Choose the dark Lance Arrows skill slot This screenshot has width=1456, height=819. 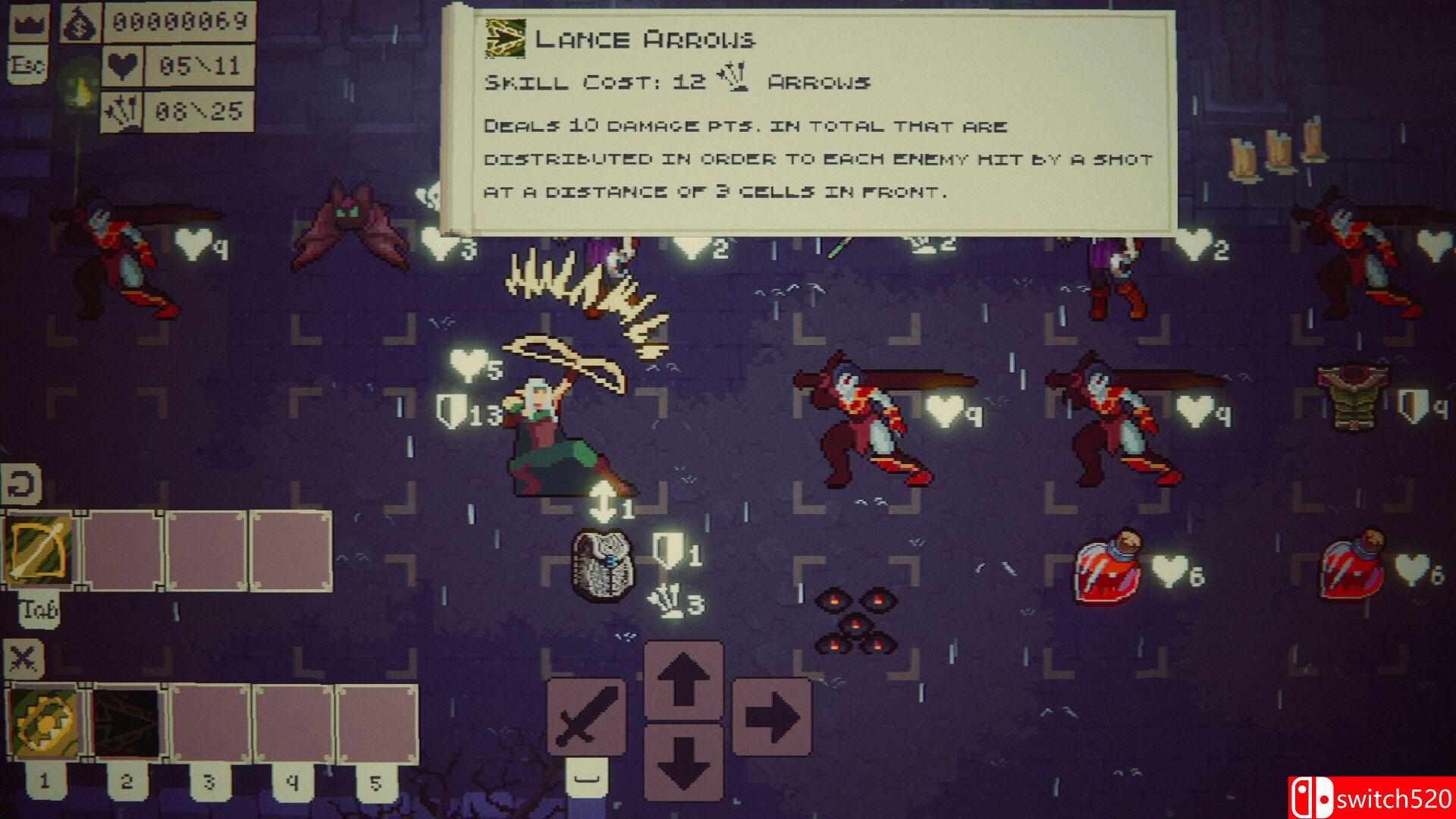[x=127, y=724]
